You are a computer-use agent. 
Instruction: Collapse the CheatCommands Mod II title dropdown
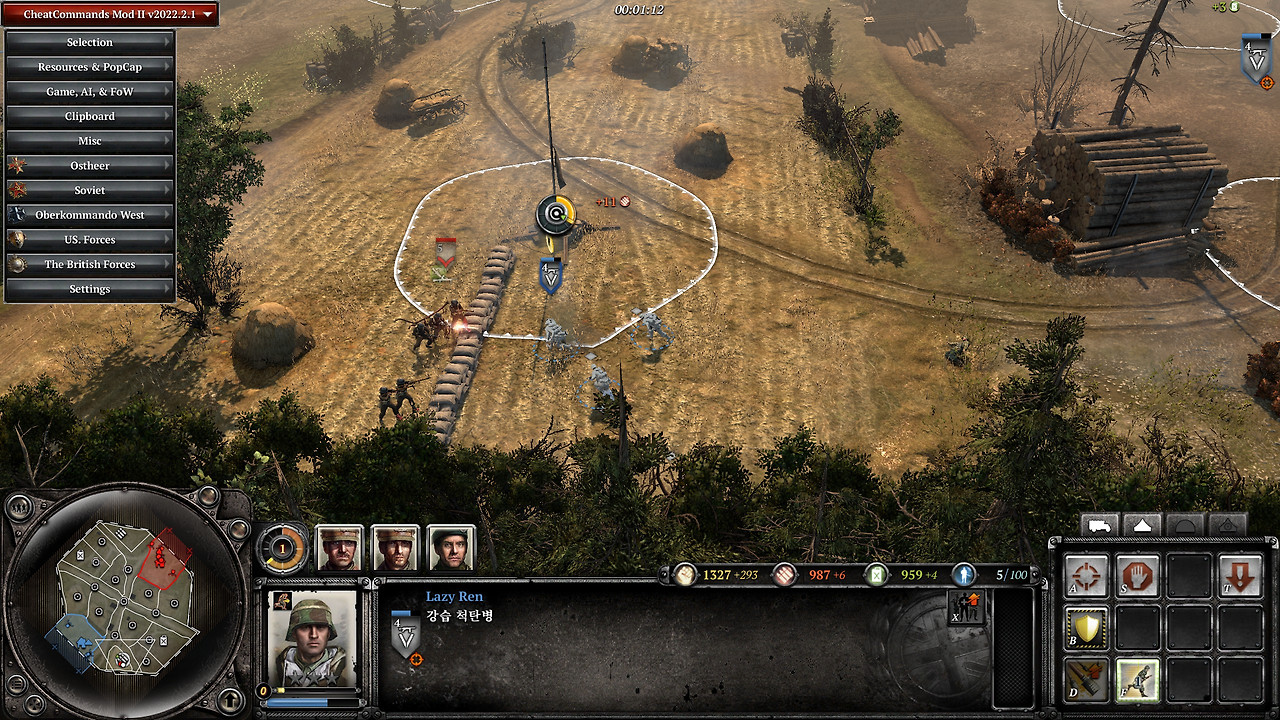tap(111, 14)
